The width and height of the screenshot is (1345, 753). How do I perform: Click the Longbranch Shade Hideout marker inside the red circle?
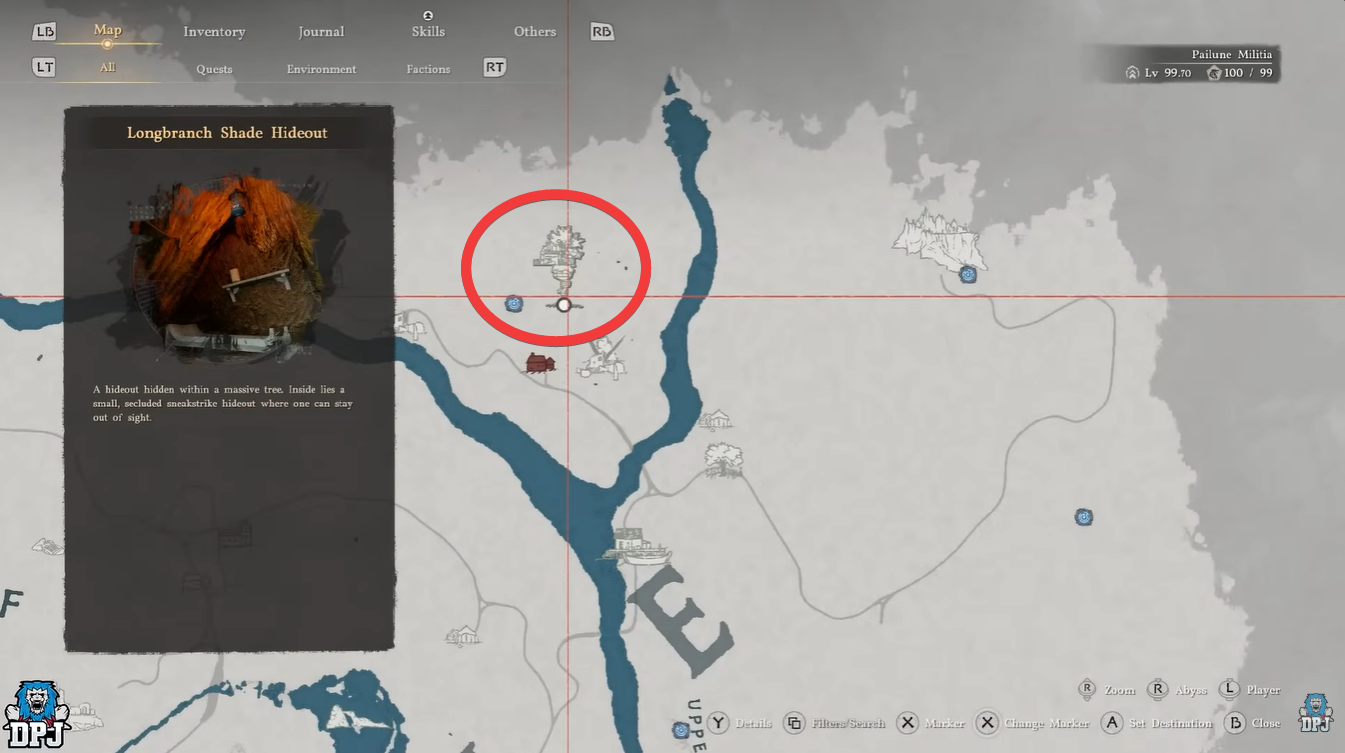click(x=563, y=303)
